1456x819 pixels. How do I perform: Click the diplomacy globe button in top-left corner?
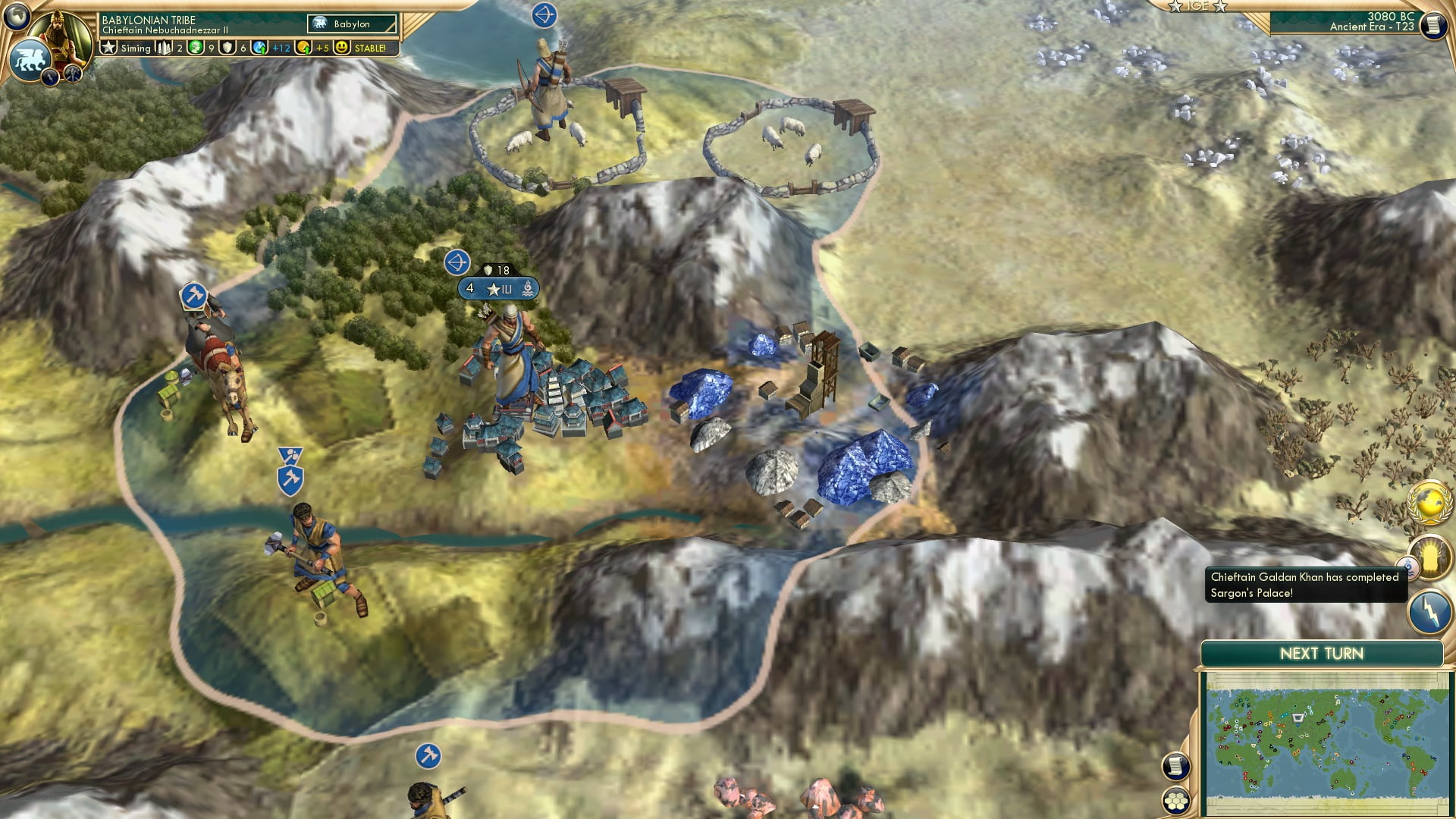point(15,15)
